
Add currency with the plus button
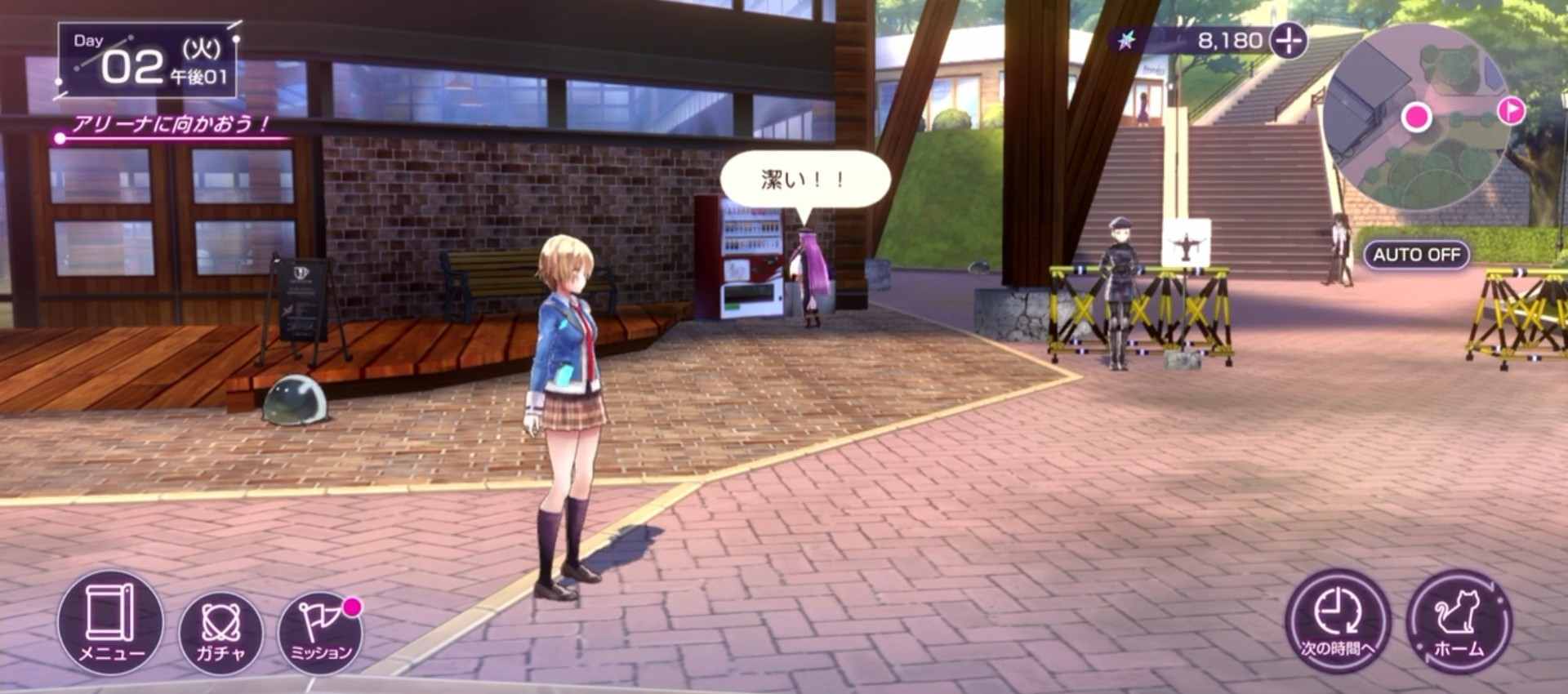tap(1289, 40)
